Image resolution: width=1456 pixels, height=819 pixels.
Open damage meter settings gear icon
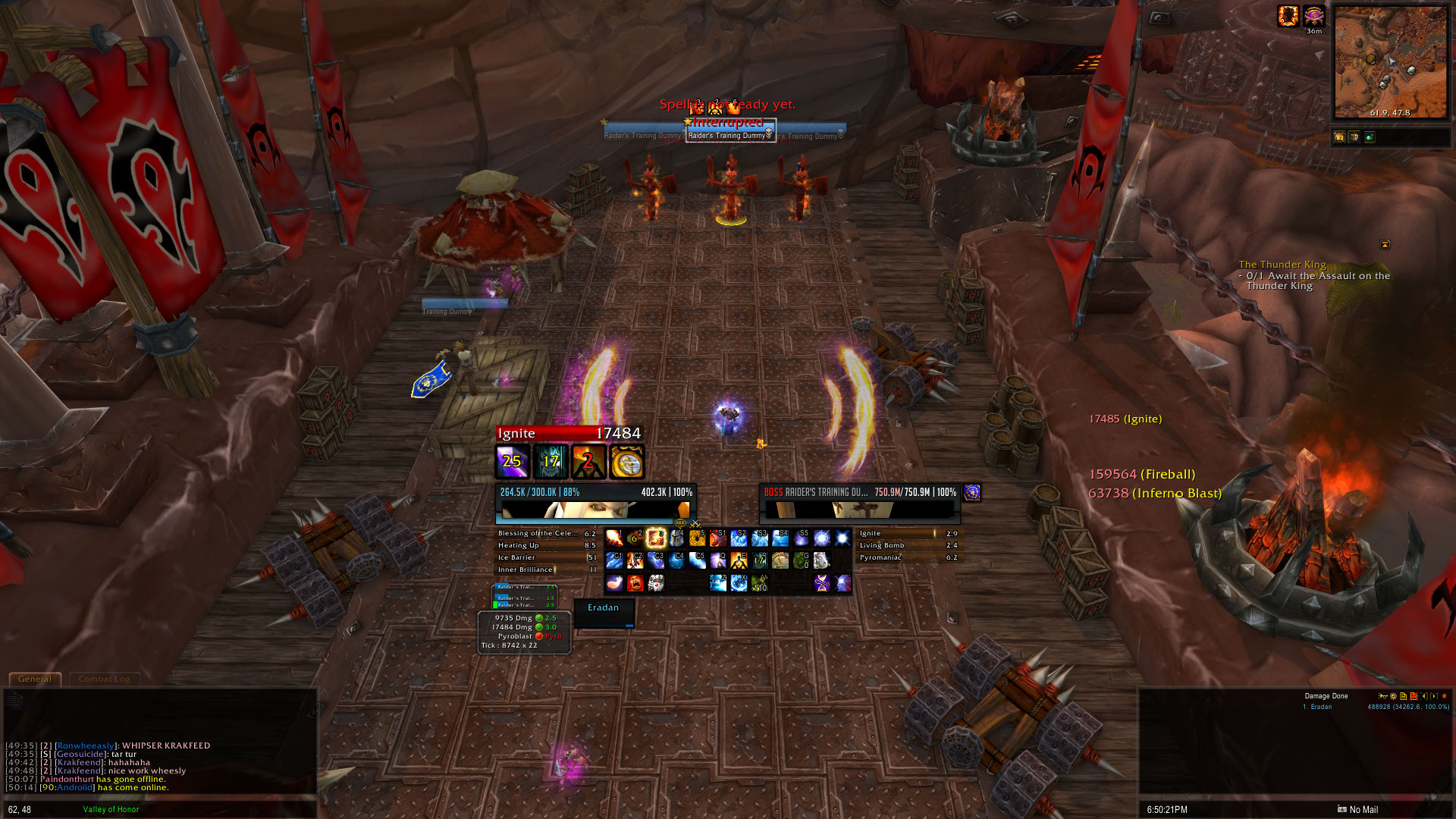tap(1393, 696)
